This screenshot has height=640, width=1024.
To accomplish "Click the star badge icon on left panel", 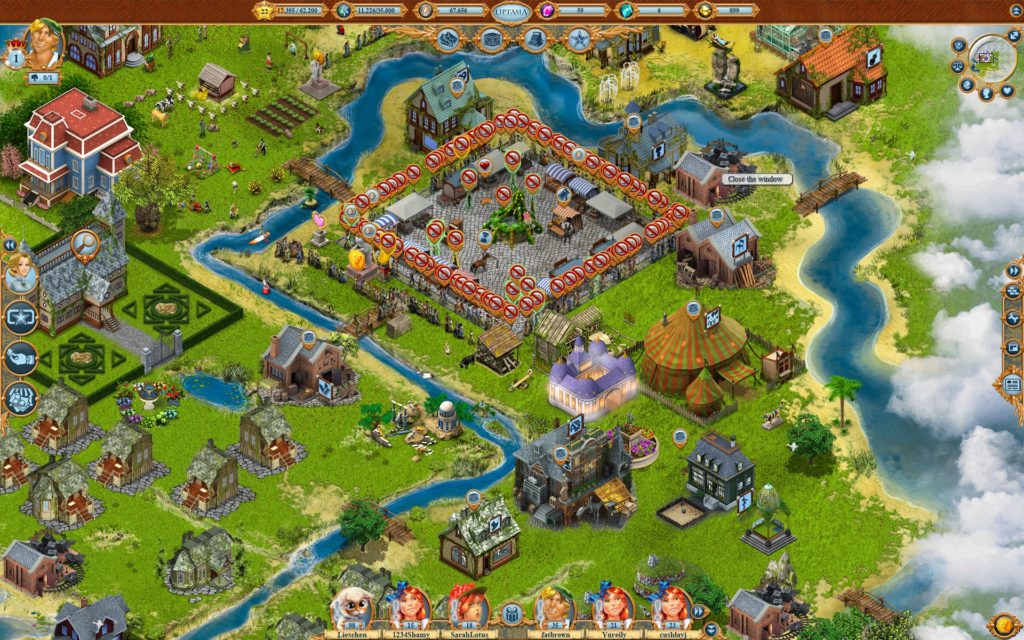I will coord(21,317).
